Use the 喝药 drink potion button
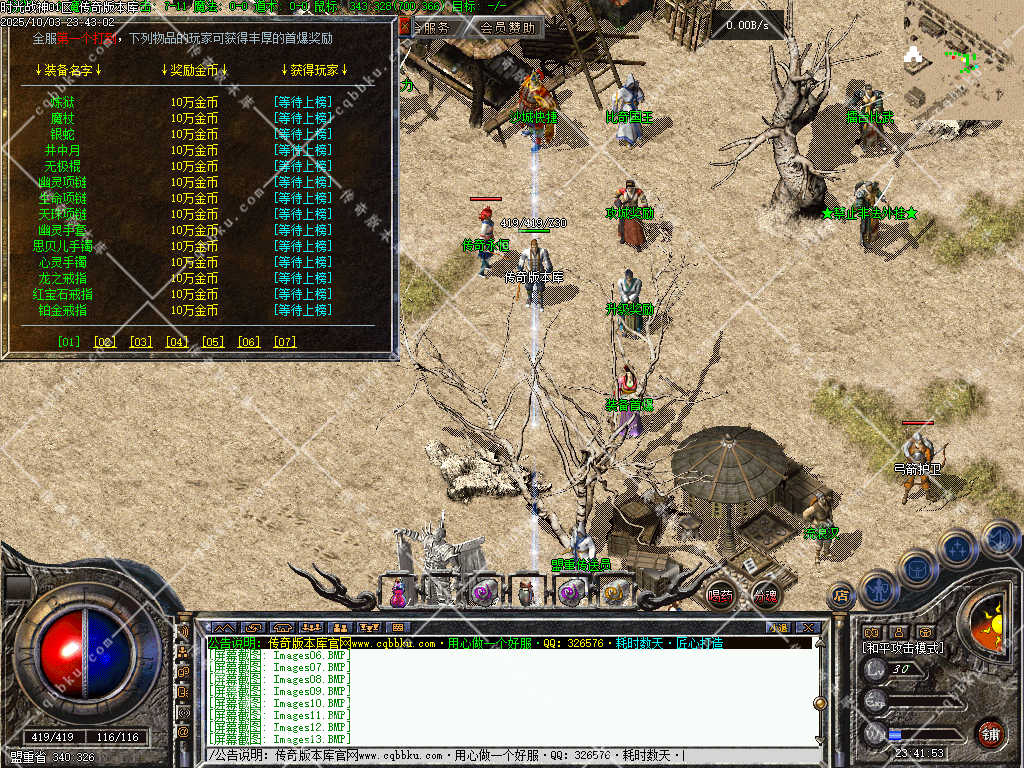1024x768 pixels. tap(720, 595)
